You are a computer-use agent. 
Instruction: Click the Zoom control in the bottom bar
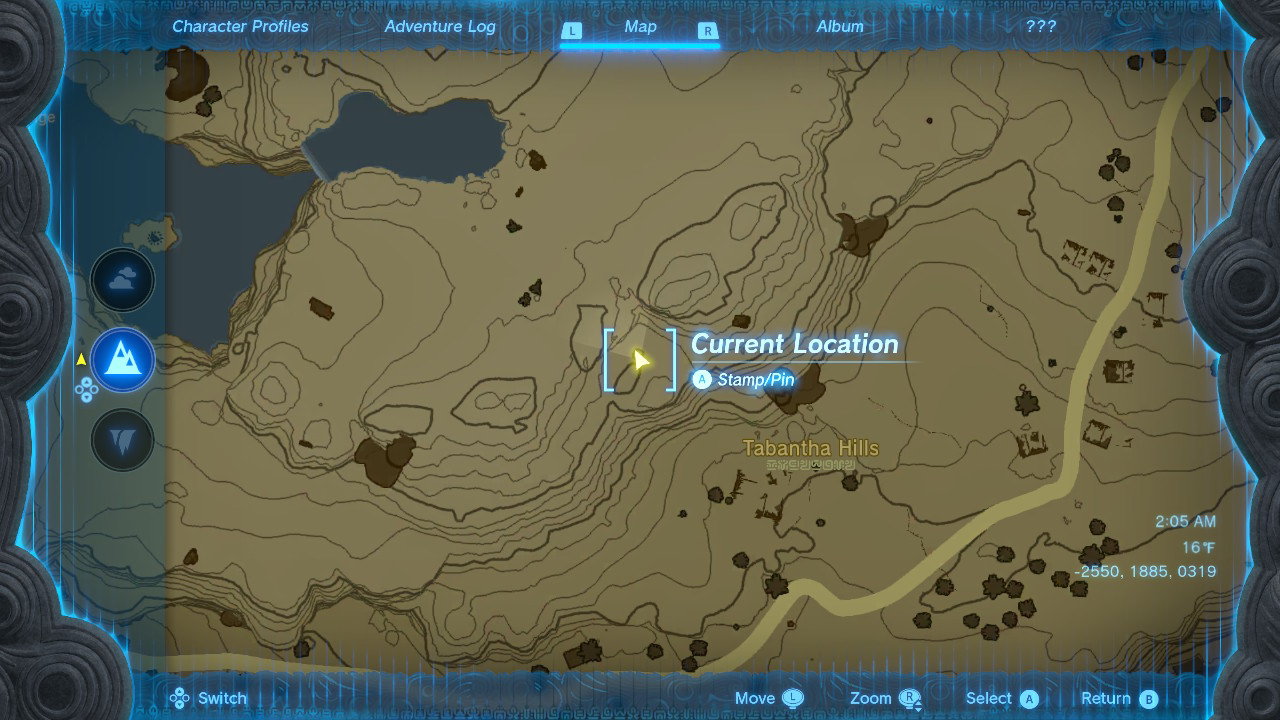tap(874, 698)
